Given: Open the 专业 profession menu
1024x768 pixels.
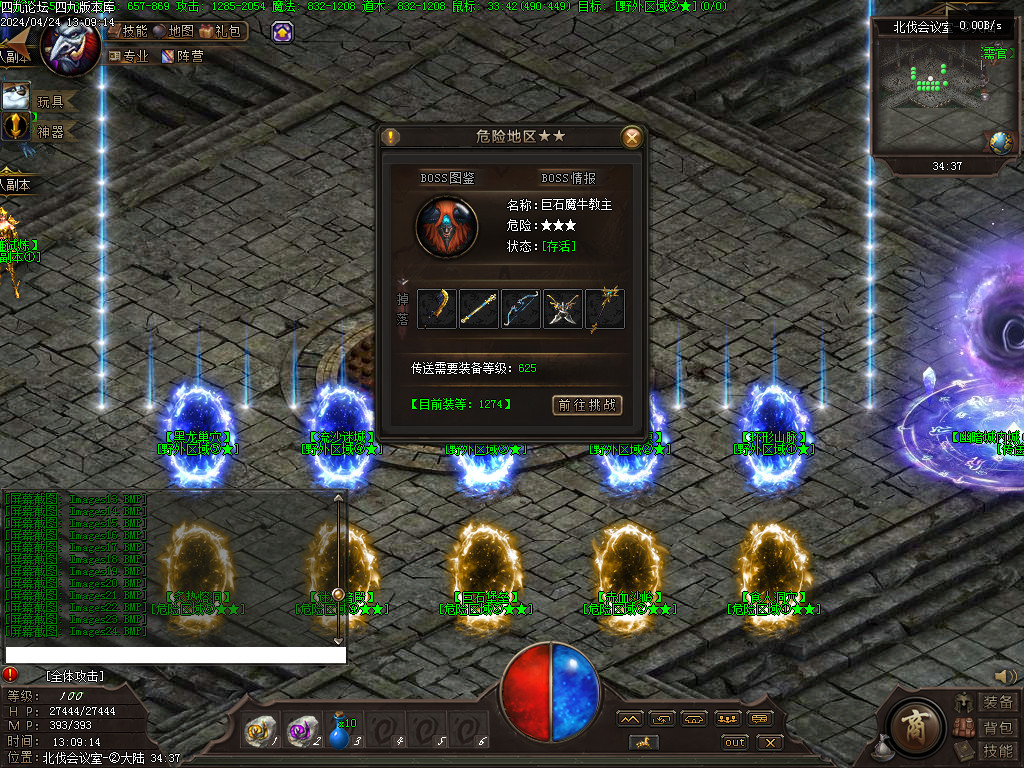Looking at the screenshot, I should pos(128,57).
